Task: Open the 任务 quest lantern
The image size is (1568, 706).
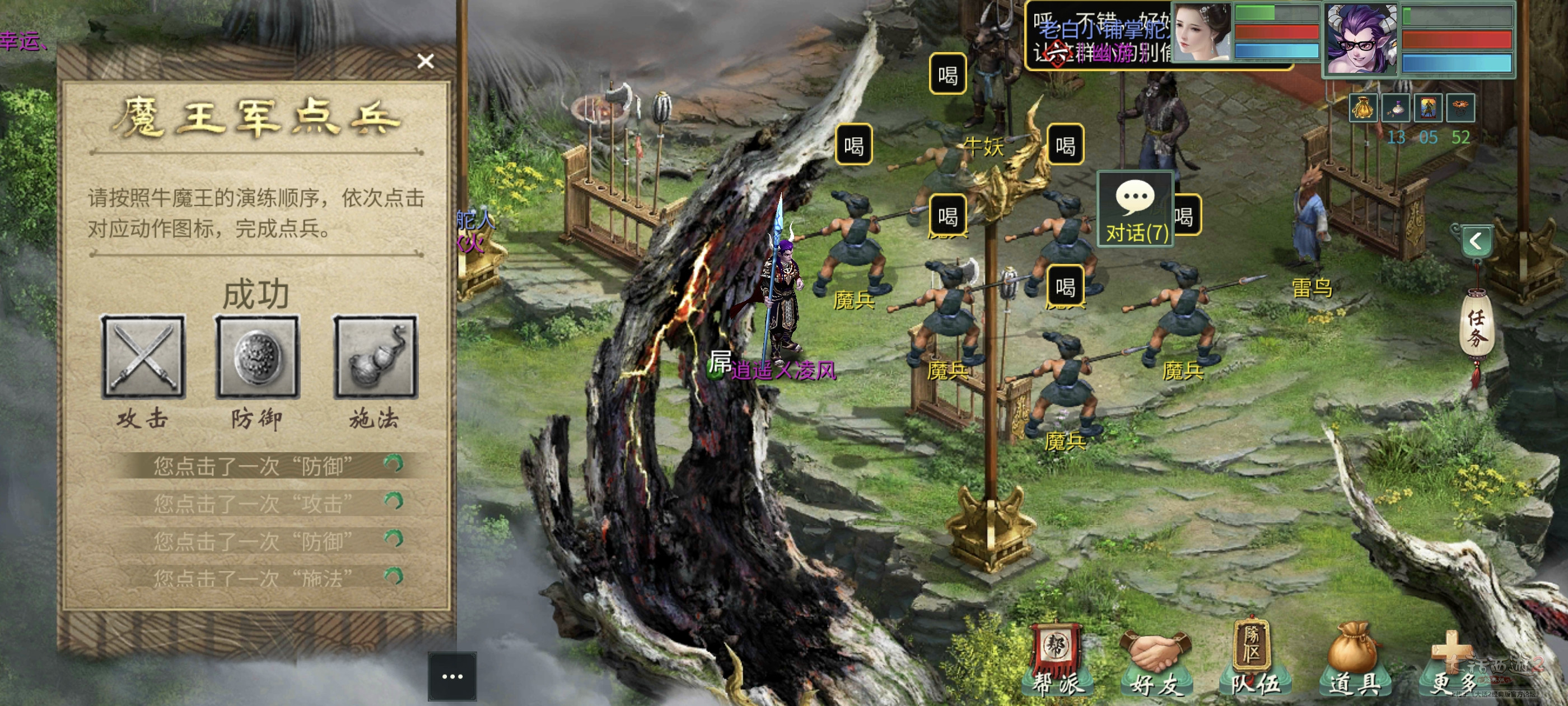Action: coord(1476,328)
